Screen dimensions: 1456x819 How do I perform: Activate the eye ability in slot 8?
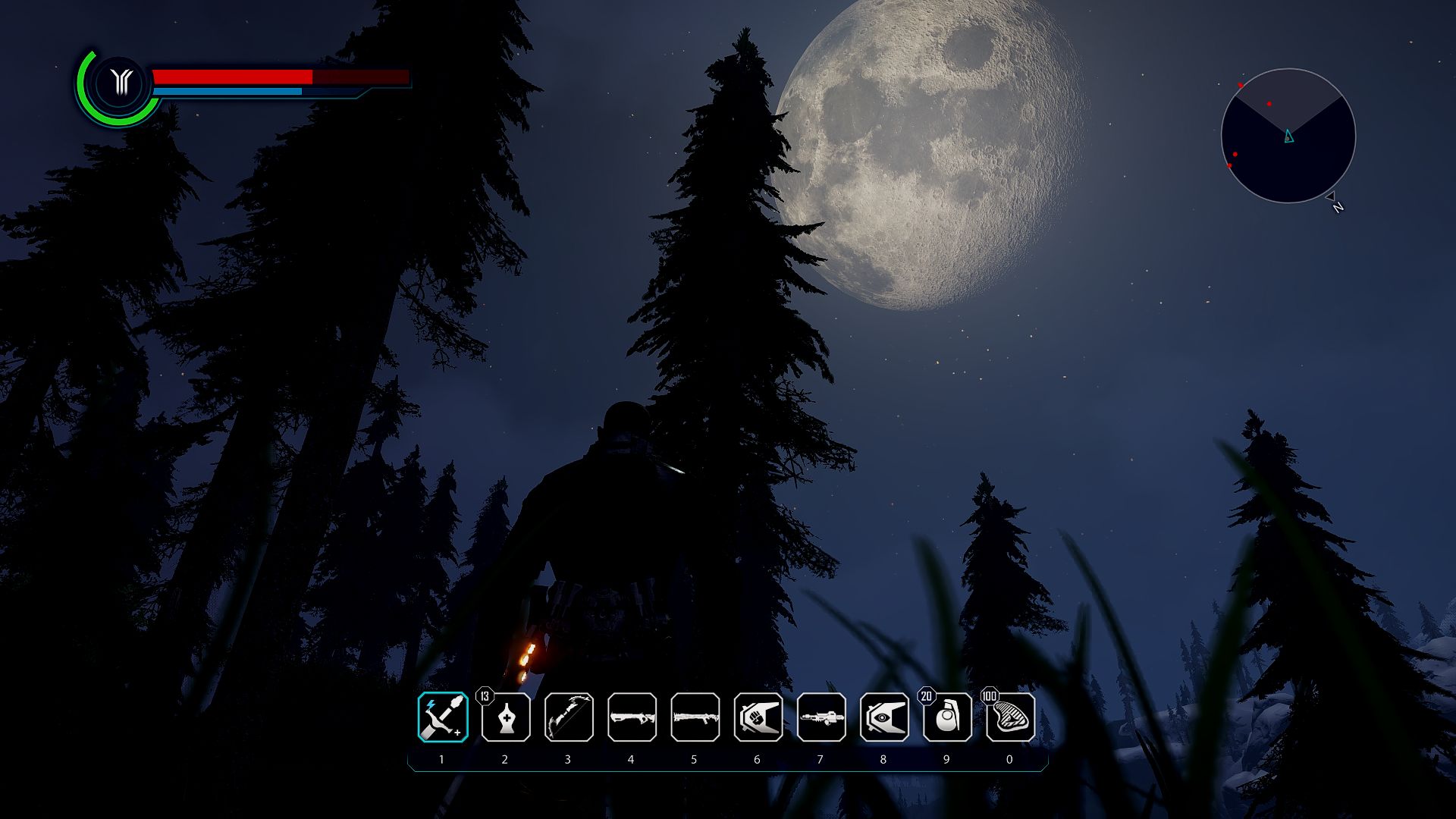[x=884, y=717]
